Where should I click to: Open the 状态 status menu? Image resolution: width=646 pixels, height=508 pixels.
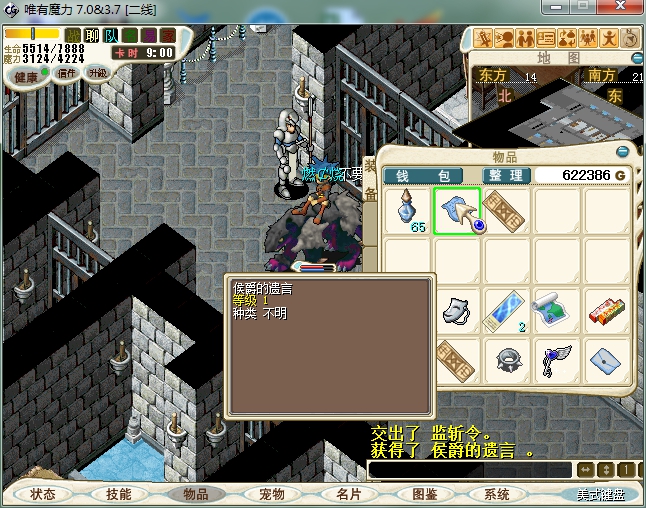point(42,494)
